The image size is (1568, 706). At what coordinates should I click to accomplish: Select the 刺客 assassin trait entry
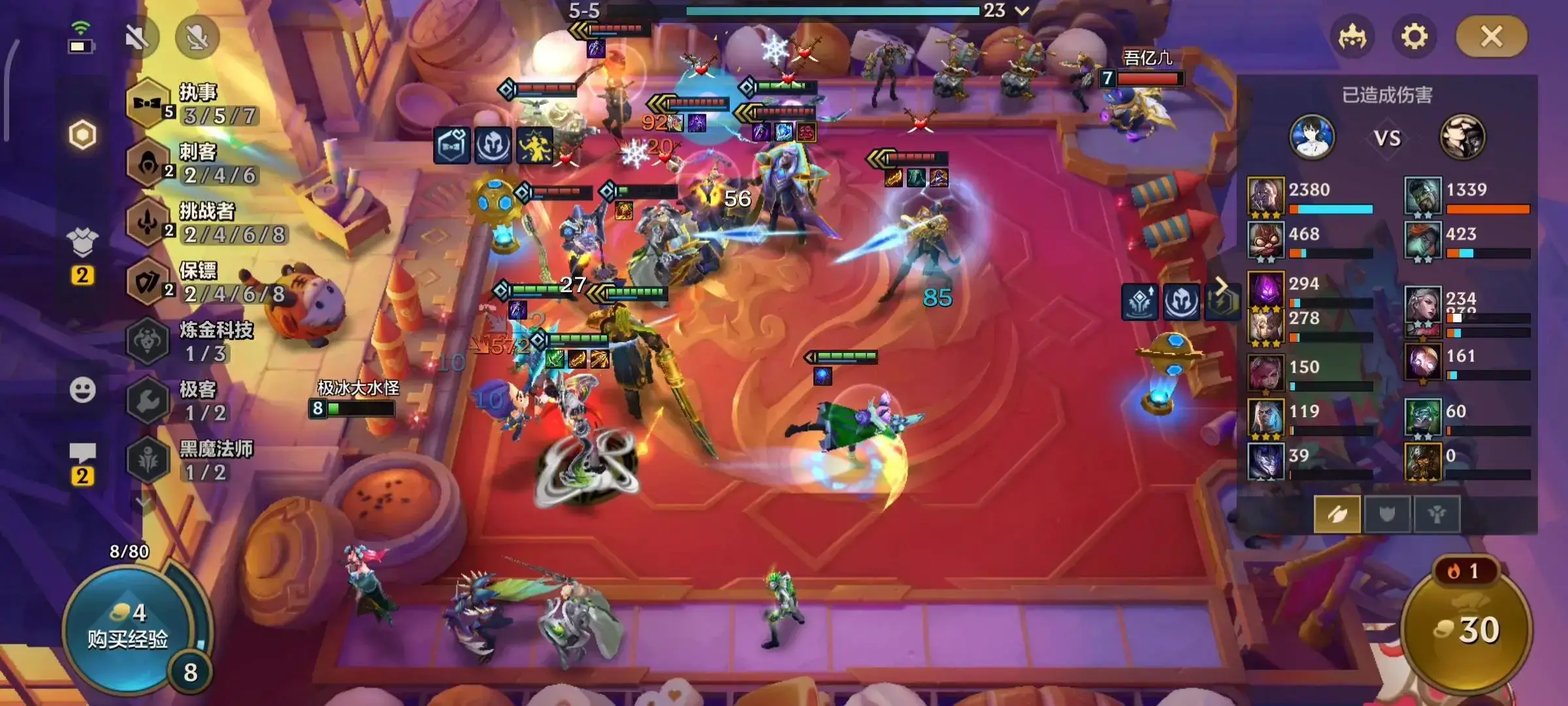[196, 163]
